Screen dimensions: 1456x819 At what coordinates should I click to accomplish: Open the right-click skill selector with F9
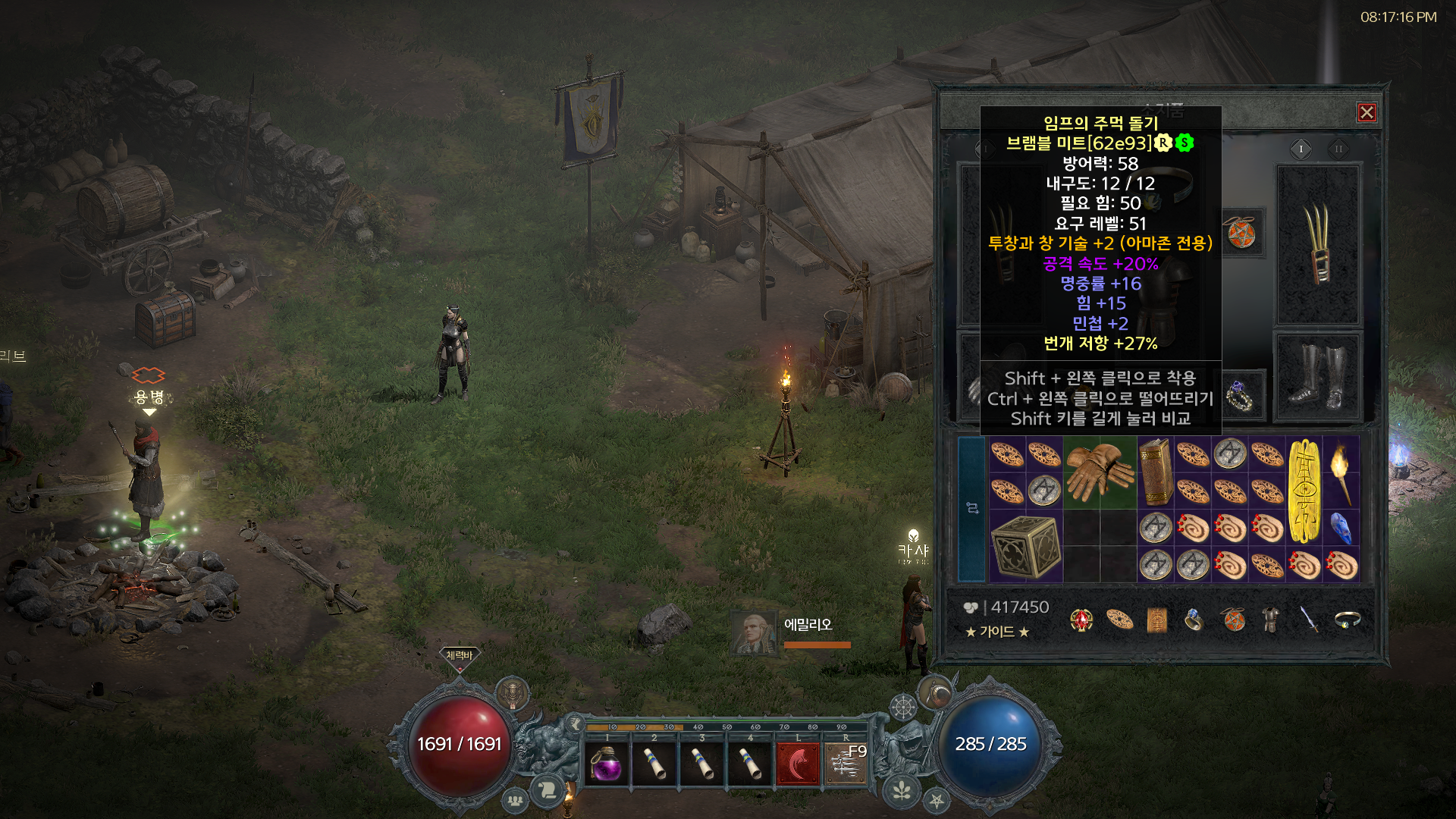(846, 764)
